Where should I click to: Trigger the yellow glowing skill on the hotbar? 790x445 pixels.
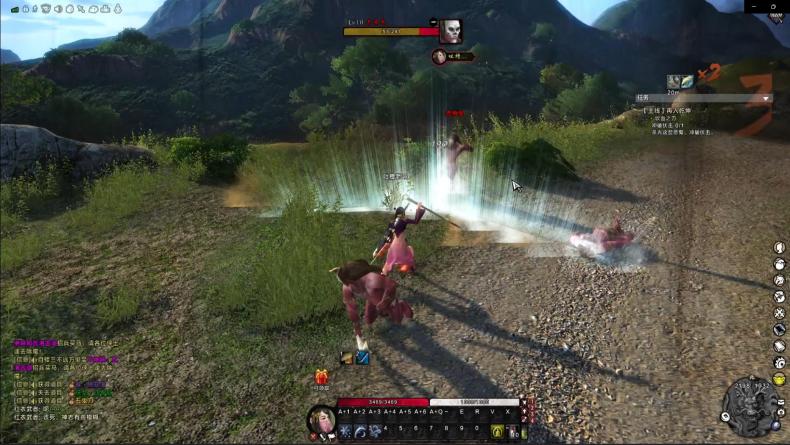[x=497, y=431]
